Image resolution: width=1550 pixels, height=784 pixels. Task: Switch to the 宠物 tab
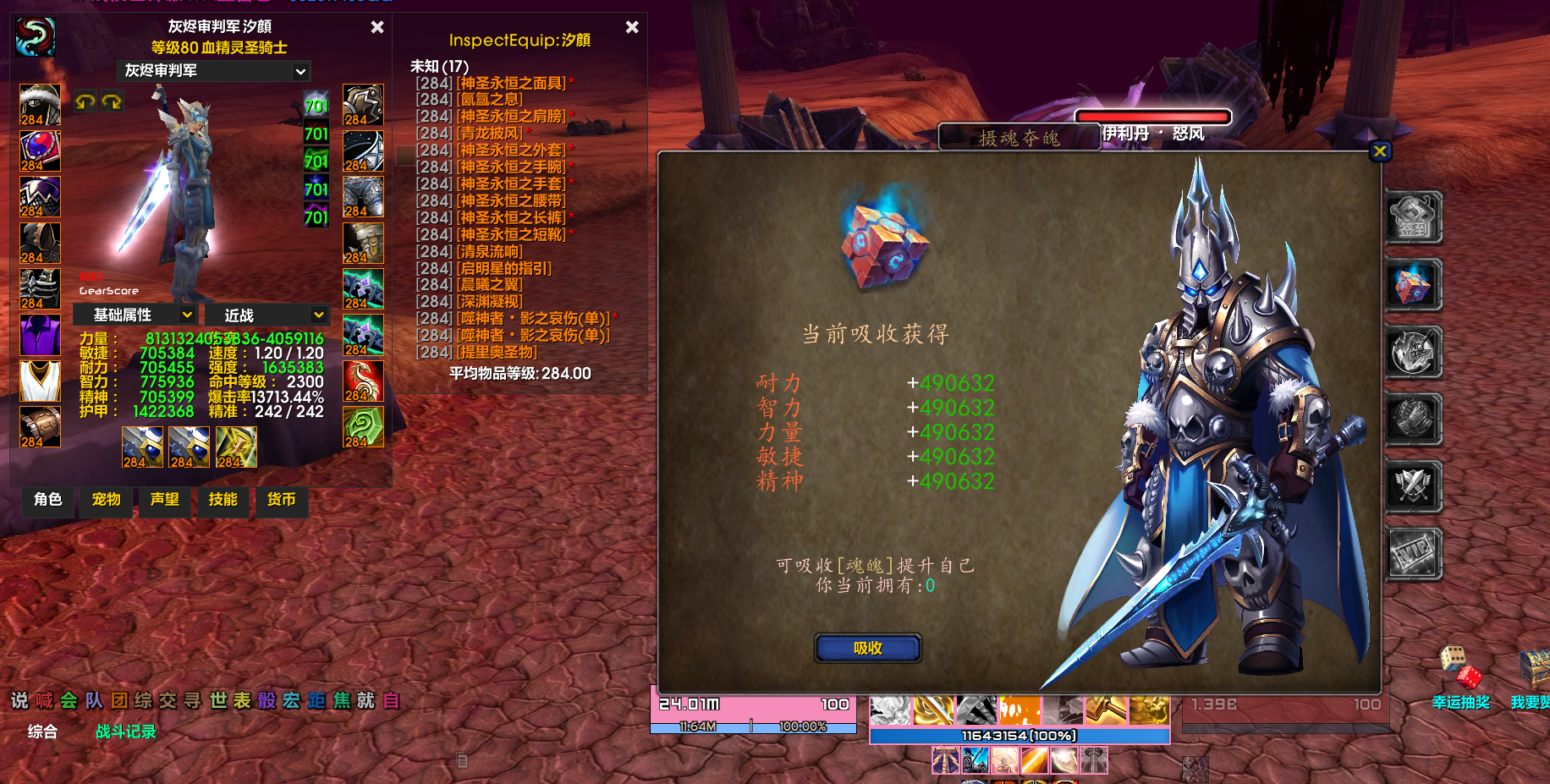tap(105, 502)
